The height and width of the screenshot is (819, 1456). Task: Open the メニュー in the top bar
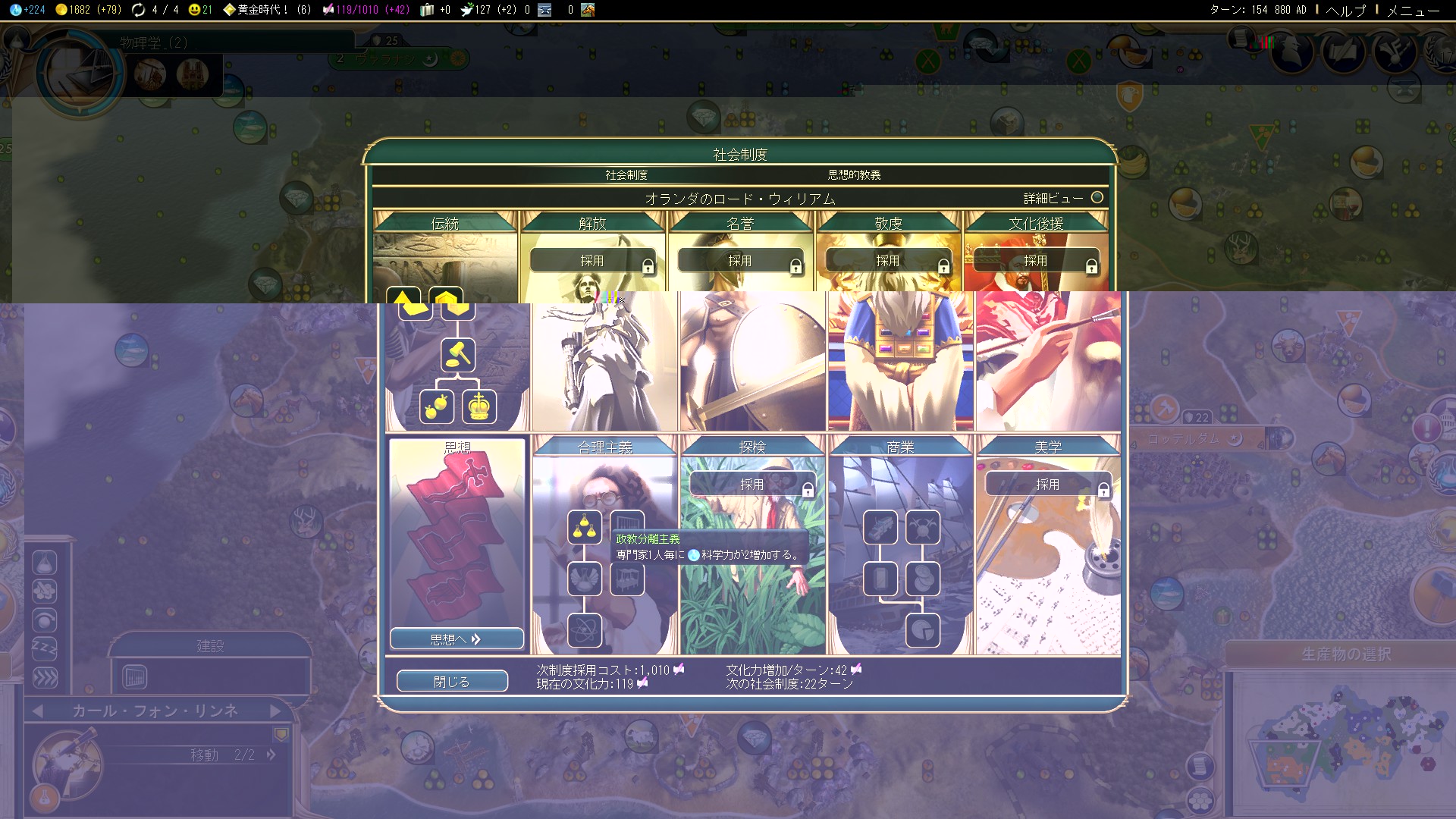pyautogui.click(x=1413, y=10)
